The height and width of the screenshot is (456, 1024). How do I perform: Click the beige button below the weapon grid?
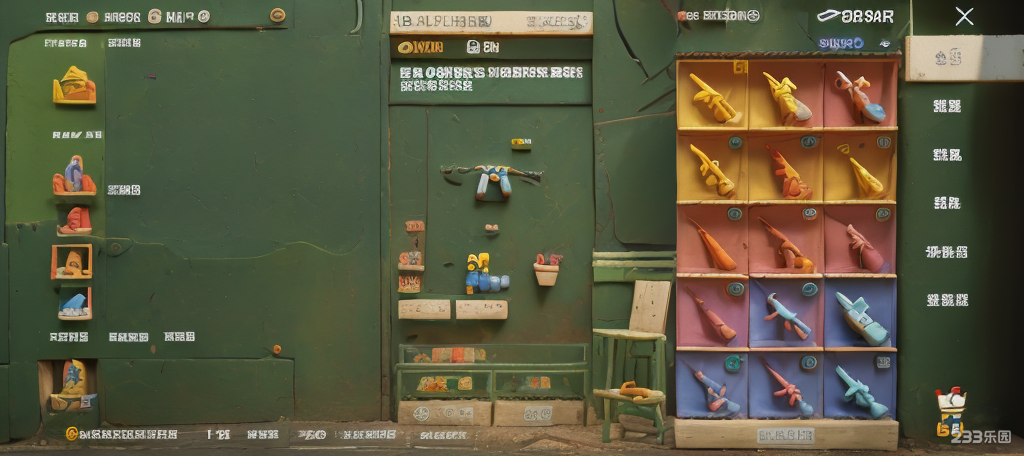point(785,435)
